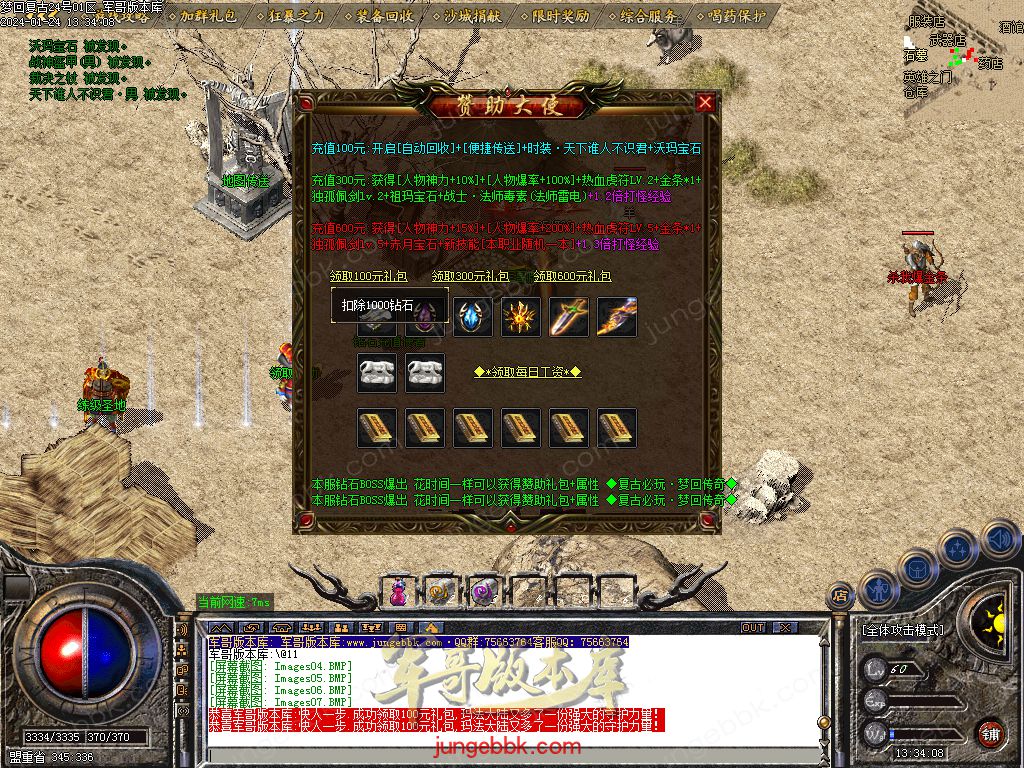The height and width of the screenshot is (768, 1024).
Task: Claim the 领取600元礼包 gift pack
Action: click(x=572, y=276)
